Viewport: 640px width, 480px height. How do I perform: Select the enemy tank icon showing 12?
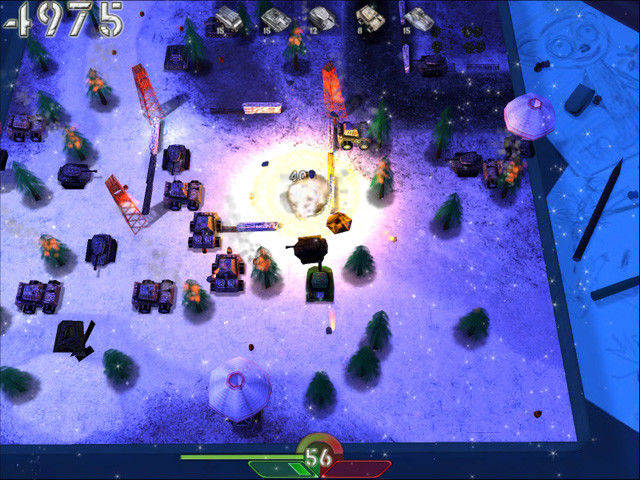pyautogui.click(x=322, y=18)
